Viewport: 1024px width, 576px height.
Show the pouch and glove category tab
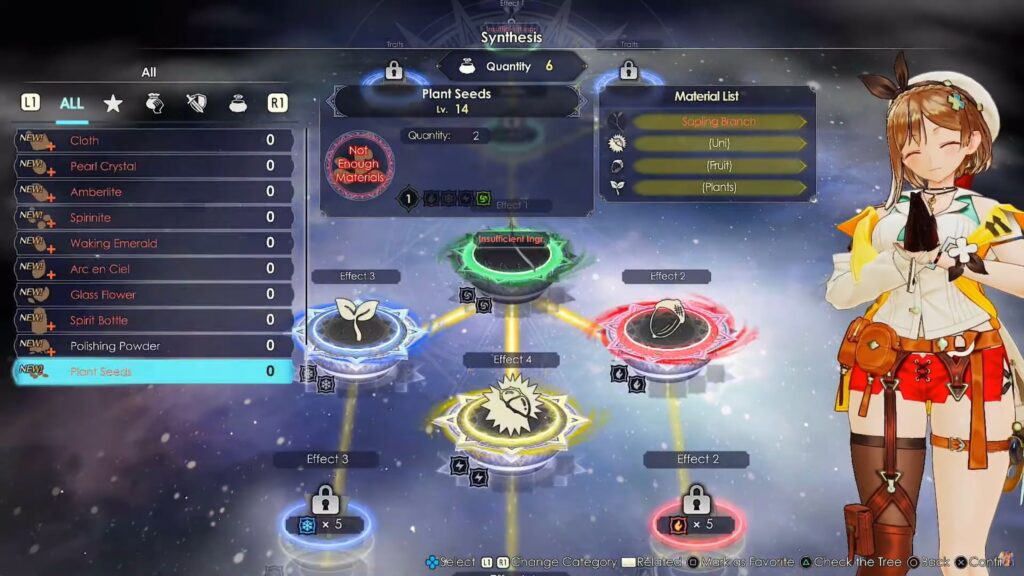(x=155, y=103)
